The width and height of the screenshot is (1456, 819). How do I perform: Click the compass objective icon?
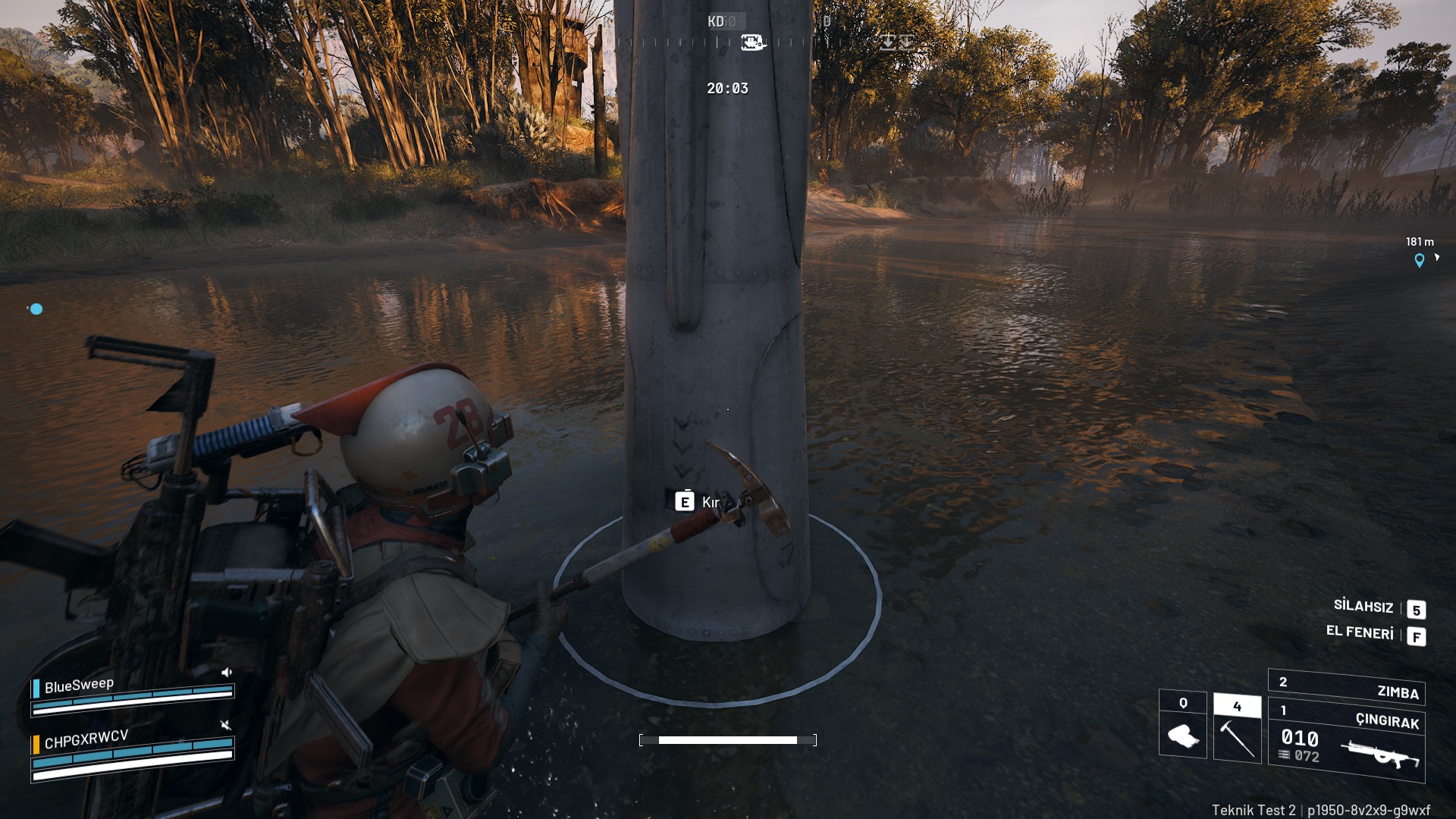coord(752,42)
